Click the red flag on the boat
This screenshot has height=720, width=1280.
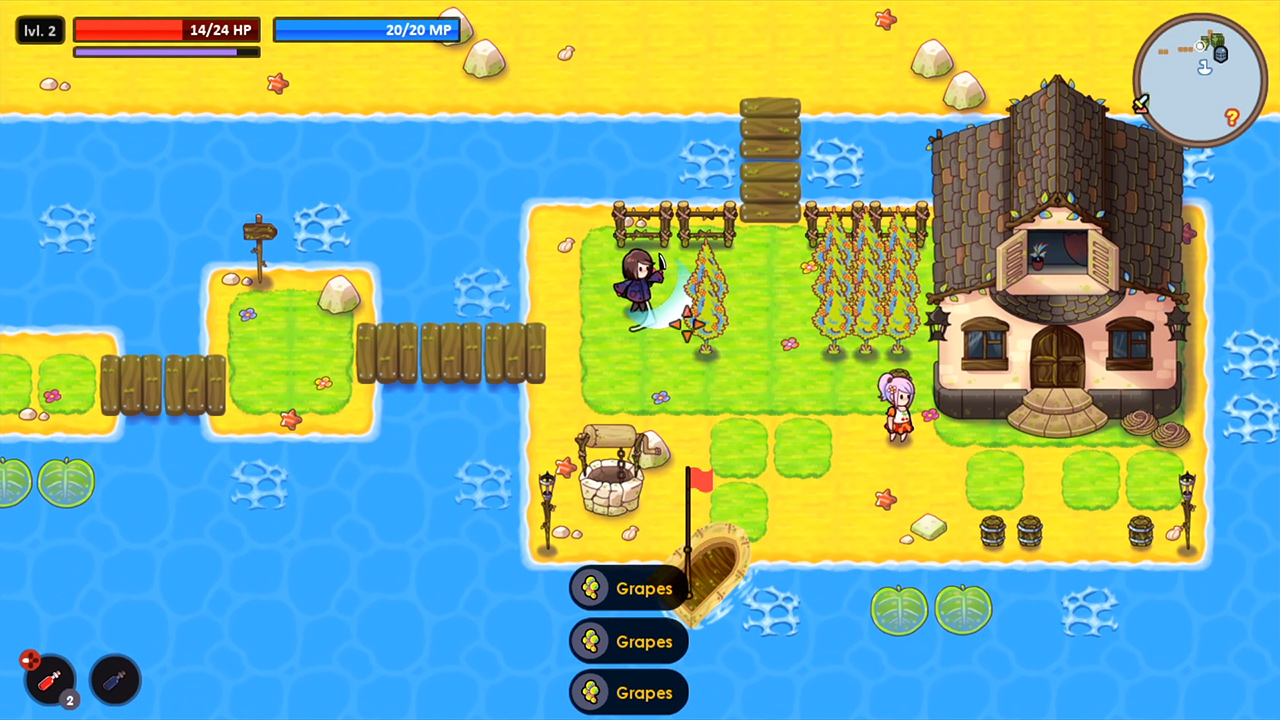[x=700, y=480]
